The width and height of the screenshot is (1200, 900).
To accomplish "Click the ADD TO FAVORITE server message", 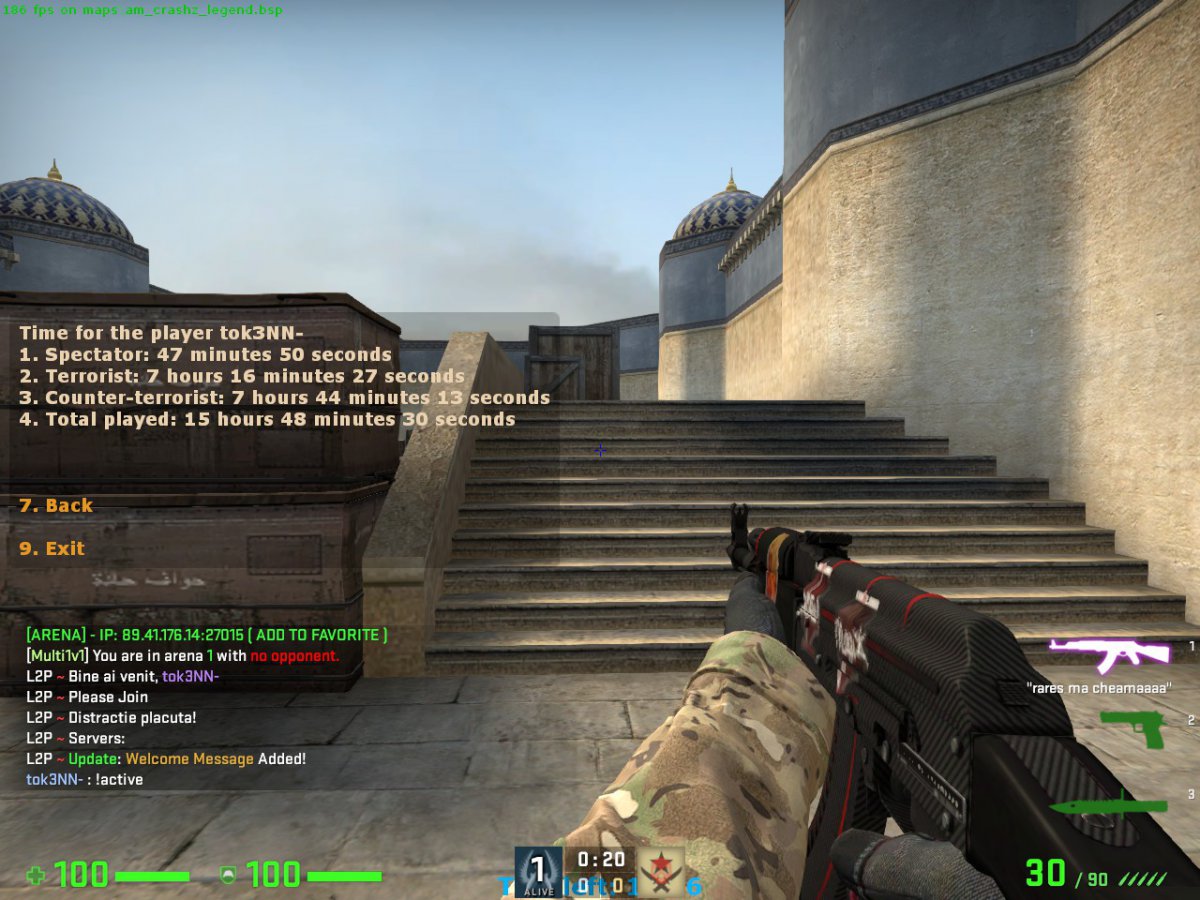I will pyautogui.click(x=318, y=635).
